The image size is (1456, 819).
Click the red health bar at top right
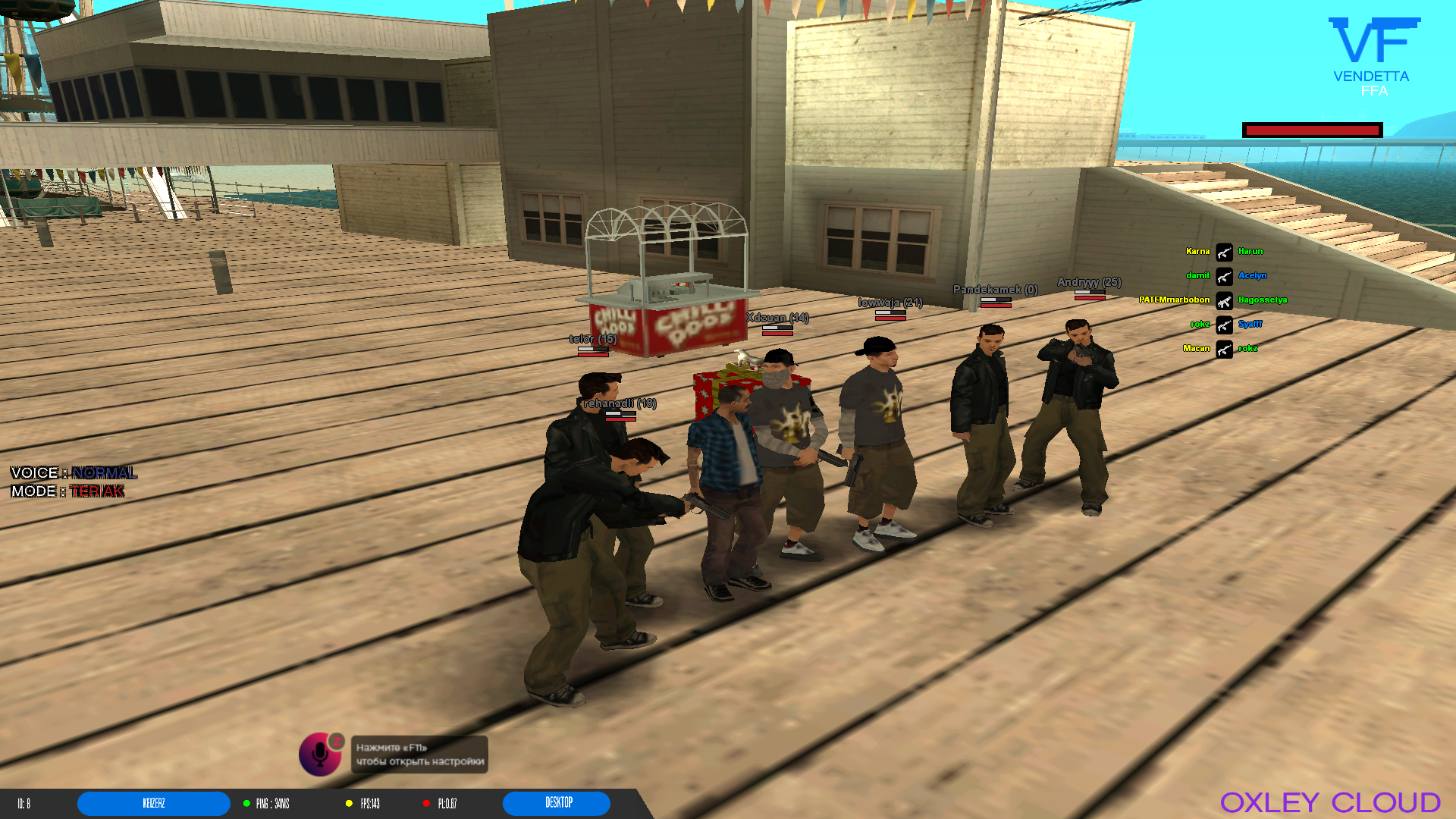(x=1311, y=130)
